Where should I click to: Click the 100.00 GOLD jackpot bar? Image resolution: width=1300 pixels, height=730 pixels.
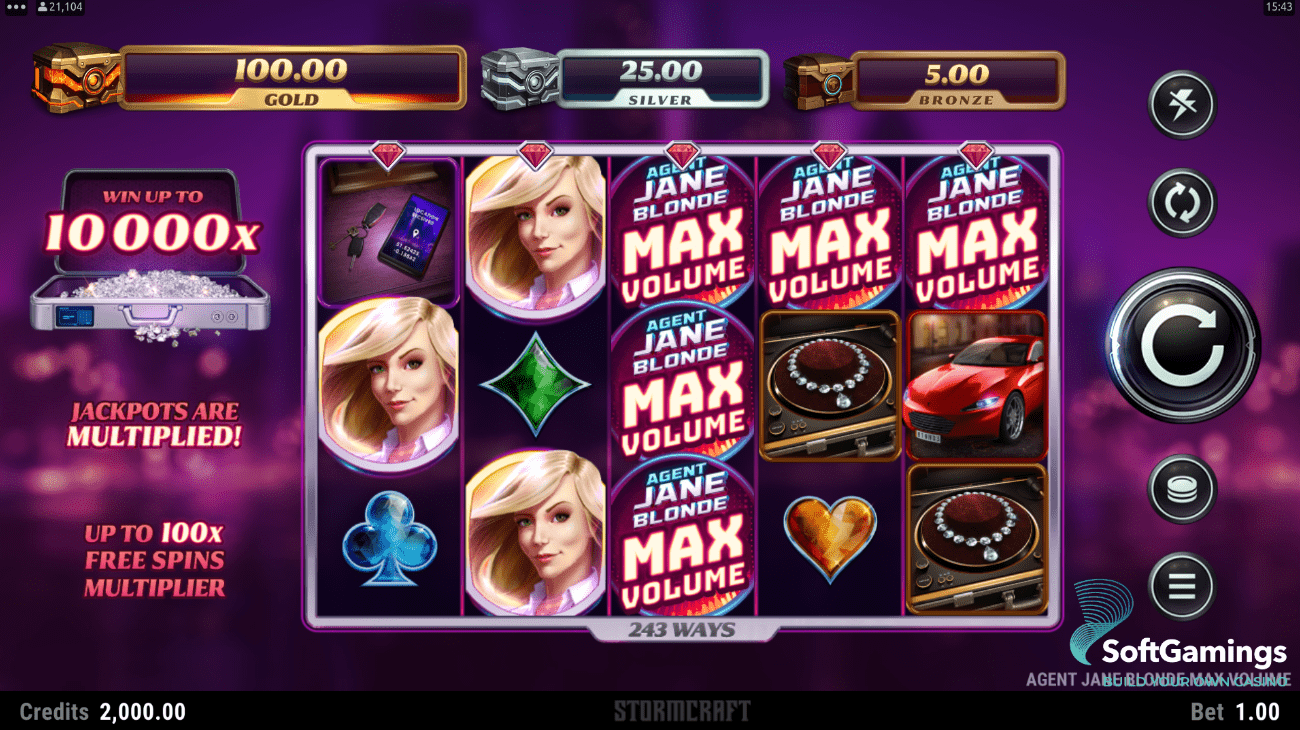pyautogui.click(x=290, y=77)
